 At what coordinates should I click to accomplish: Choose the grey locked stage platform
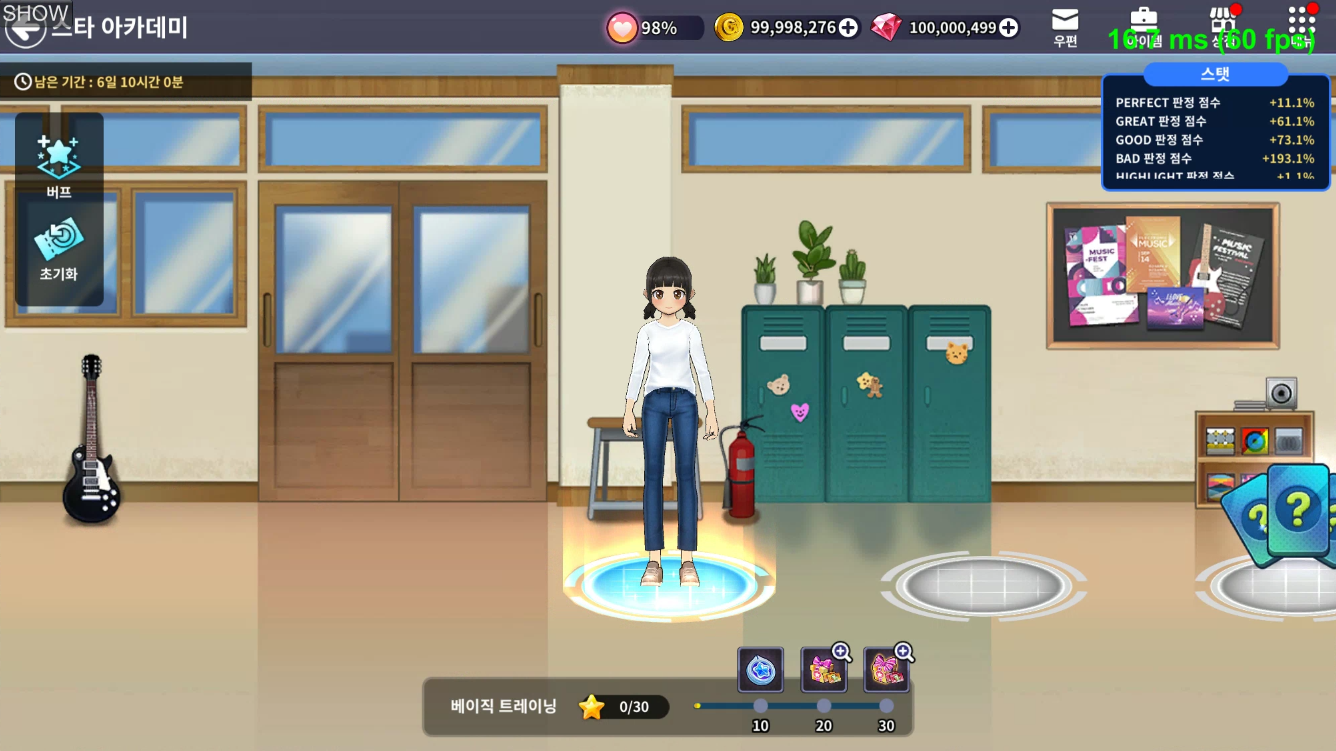(x=983, y=585)
